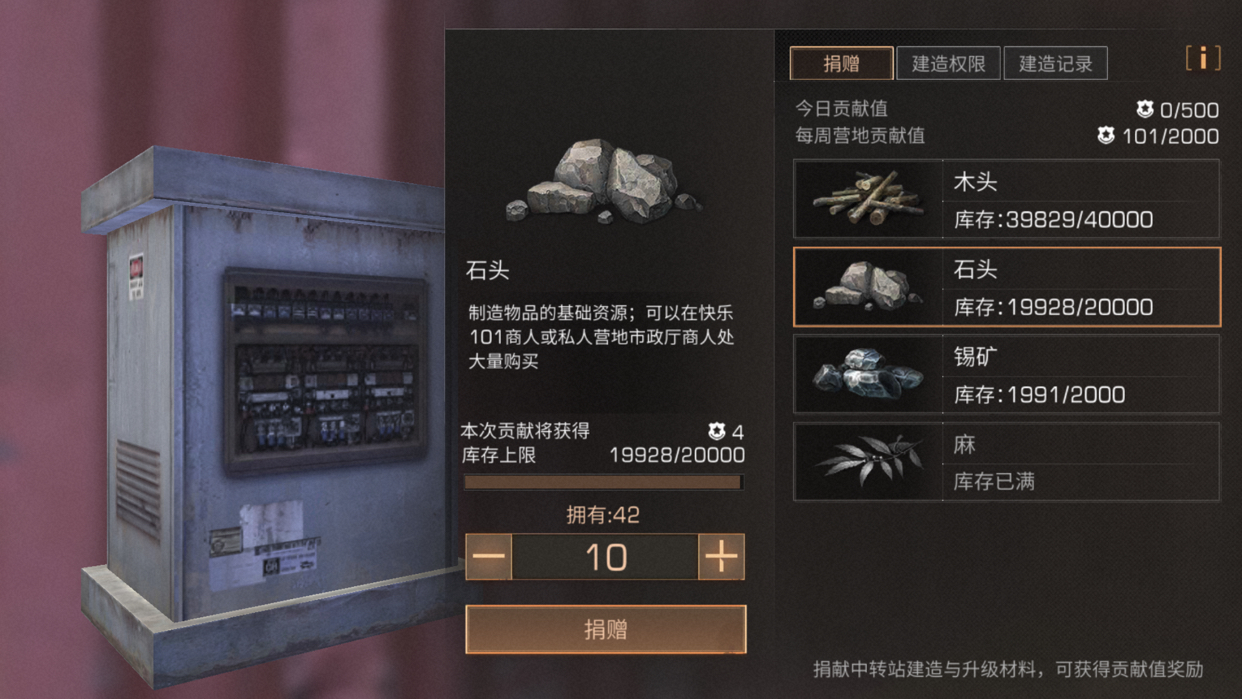Viewport: 1242px width, 699px height.
Task: Show the 建造记录 tab
Action: [1055, 64]
